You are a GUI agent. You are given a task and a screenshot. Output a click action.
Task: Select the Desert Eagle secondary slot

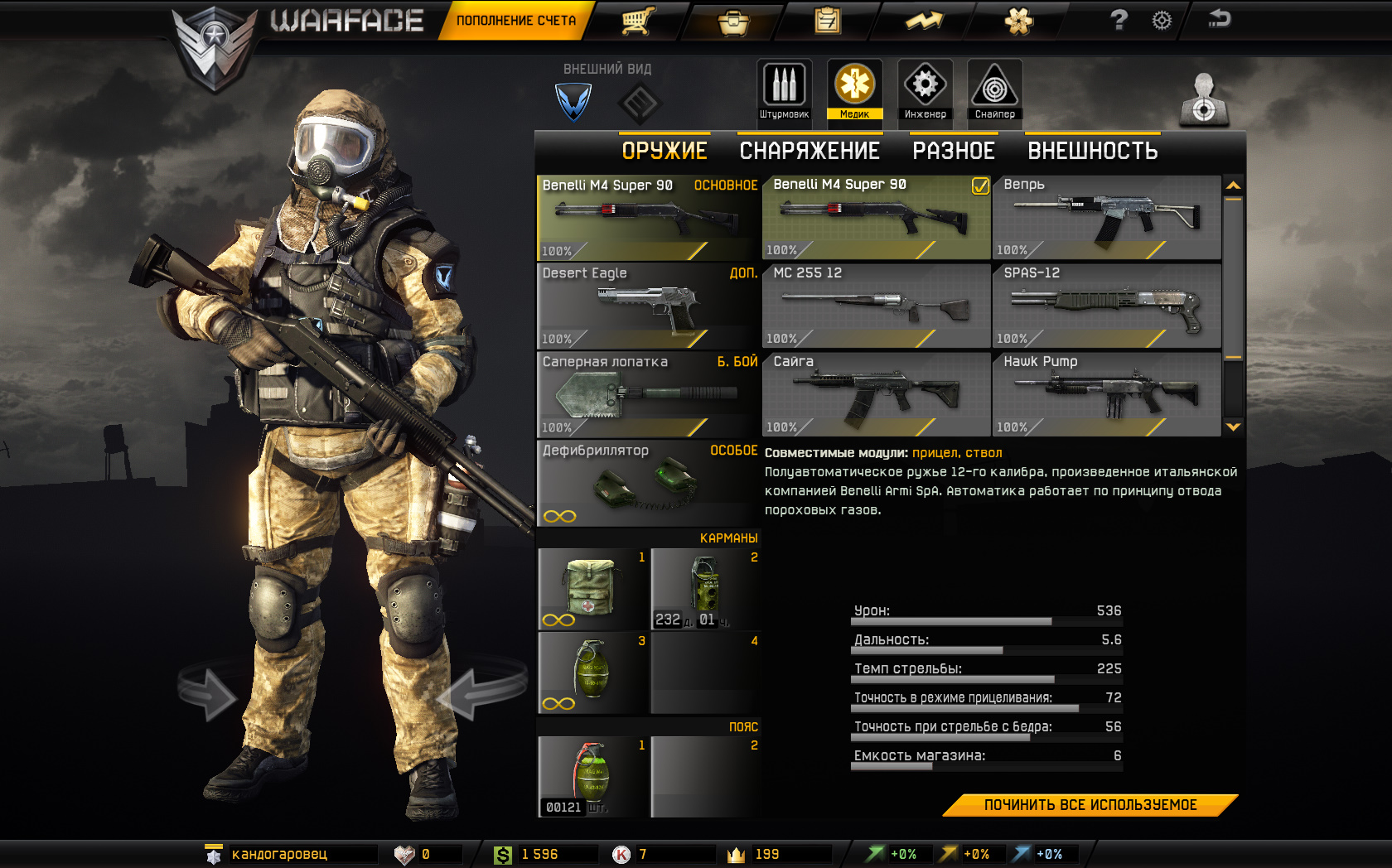649,306
